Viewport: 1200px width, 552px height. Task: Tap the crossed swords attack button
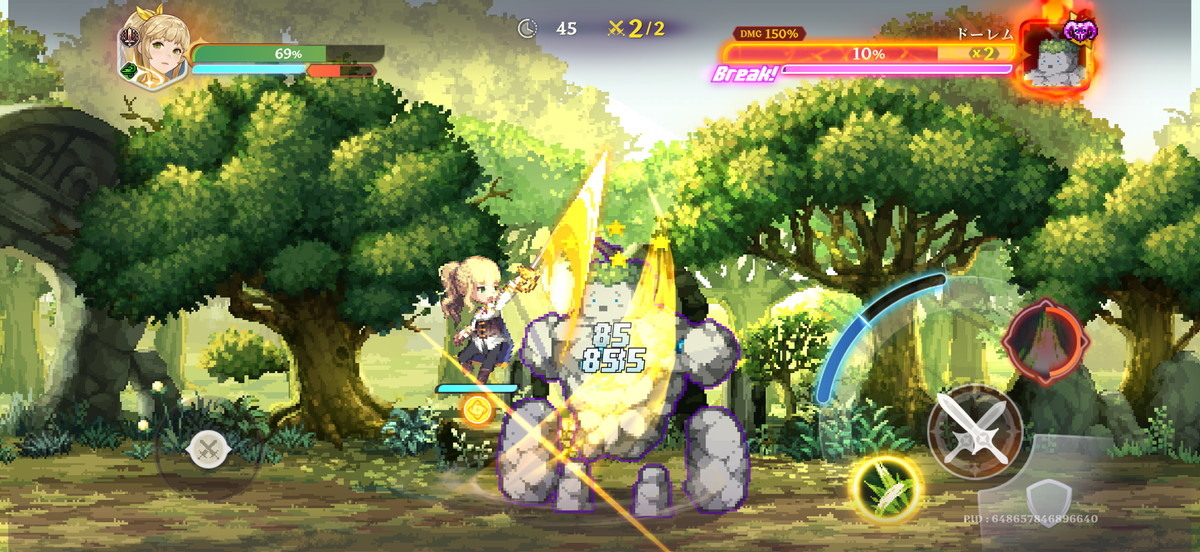[x=974, y=431]
